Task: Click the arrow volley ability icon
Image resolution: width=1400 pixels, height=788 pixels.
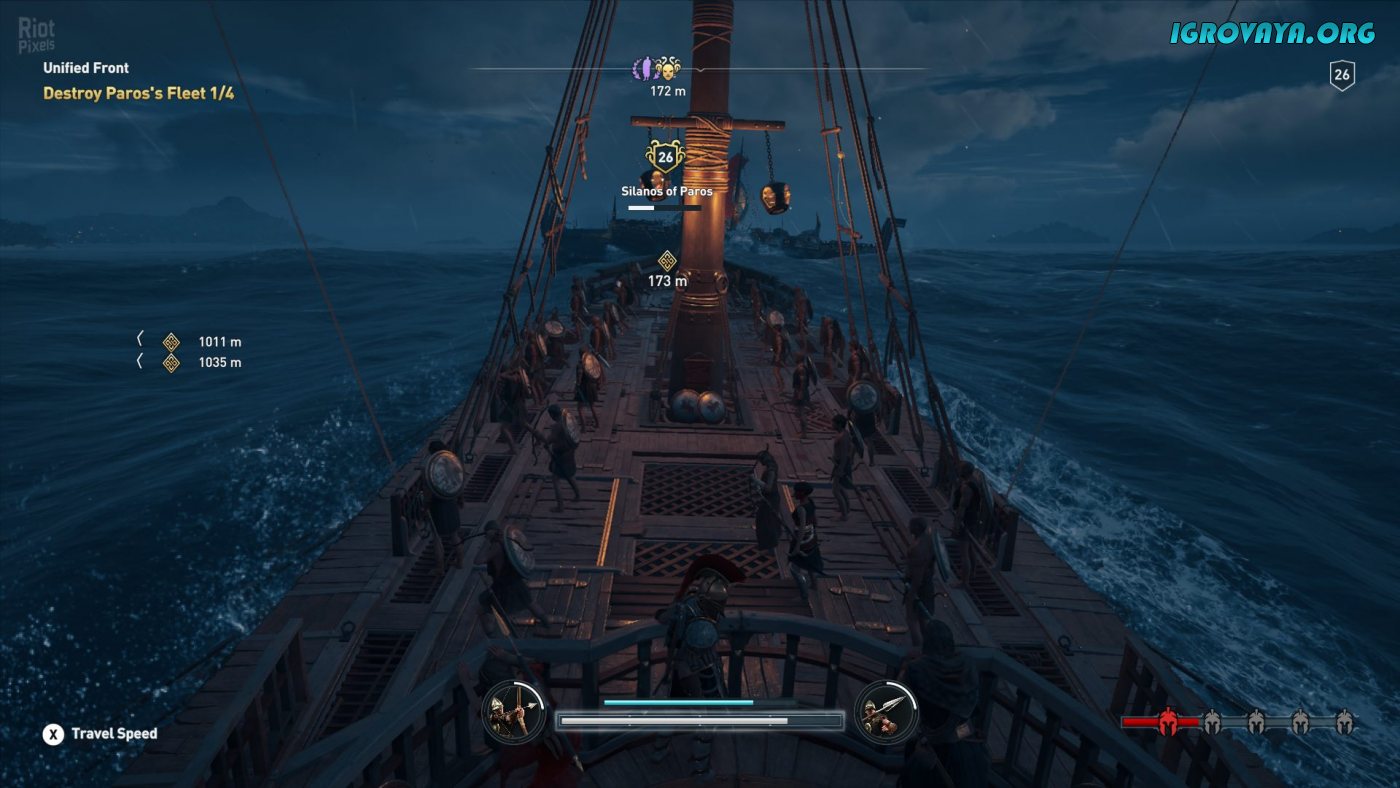Action: (514, 712)
